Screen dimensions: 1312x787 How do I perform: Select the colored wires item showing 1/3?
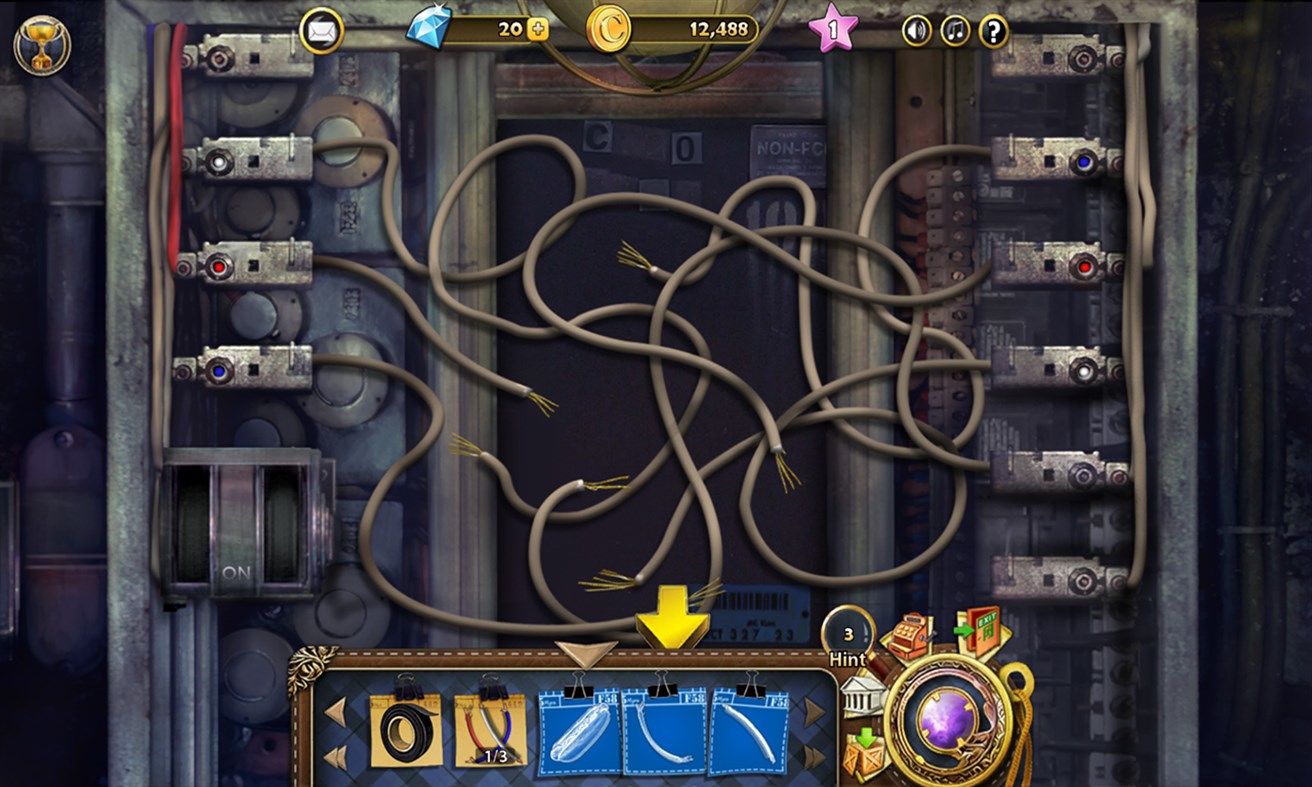click(489, 730)
